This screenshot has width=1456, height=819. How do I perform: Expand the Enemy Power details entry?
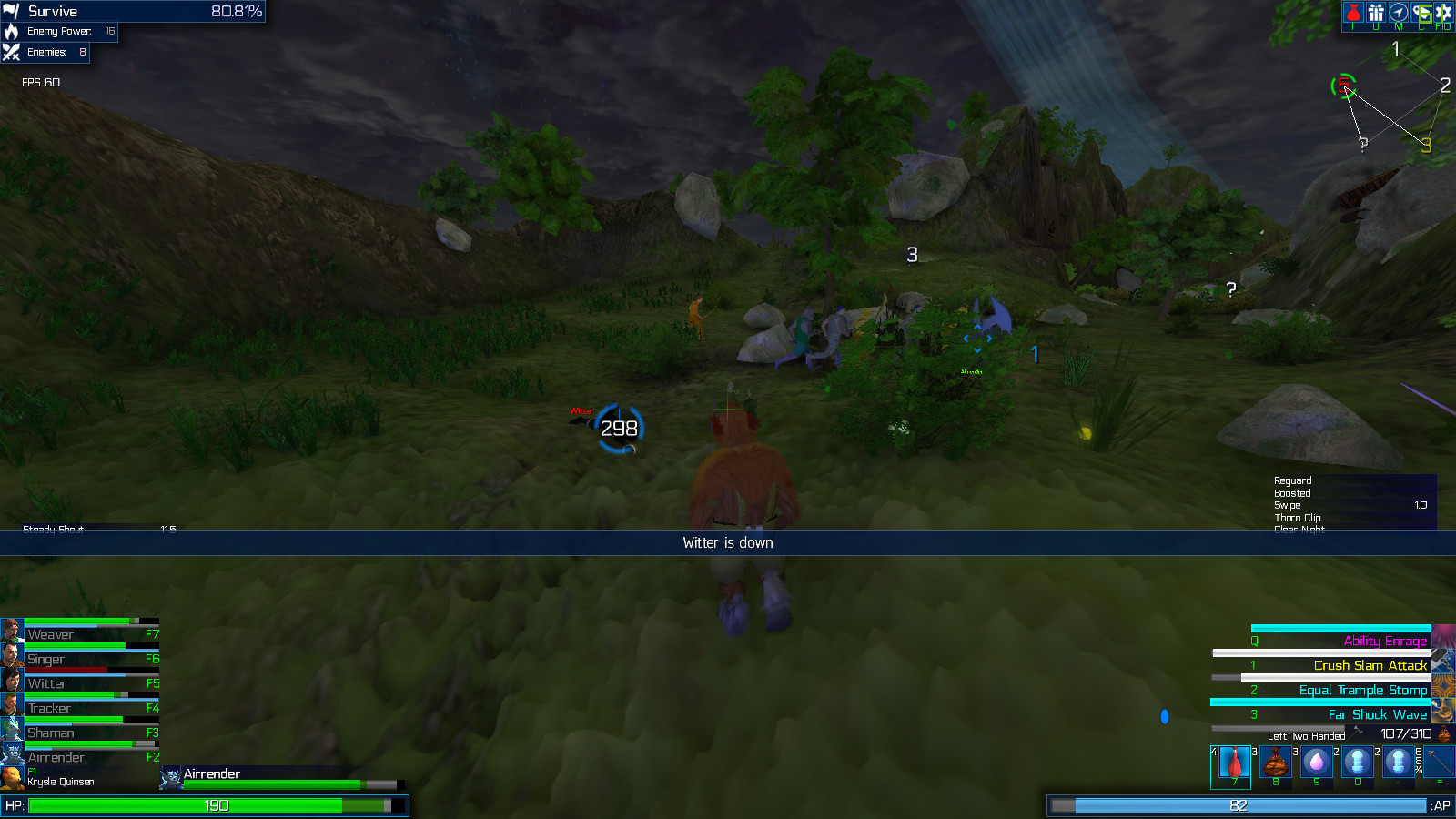[x=59, y=31]
